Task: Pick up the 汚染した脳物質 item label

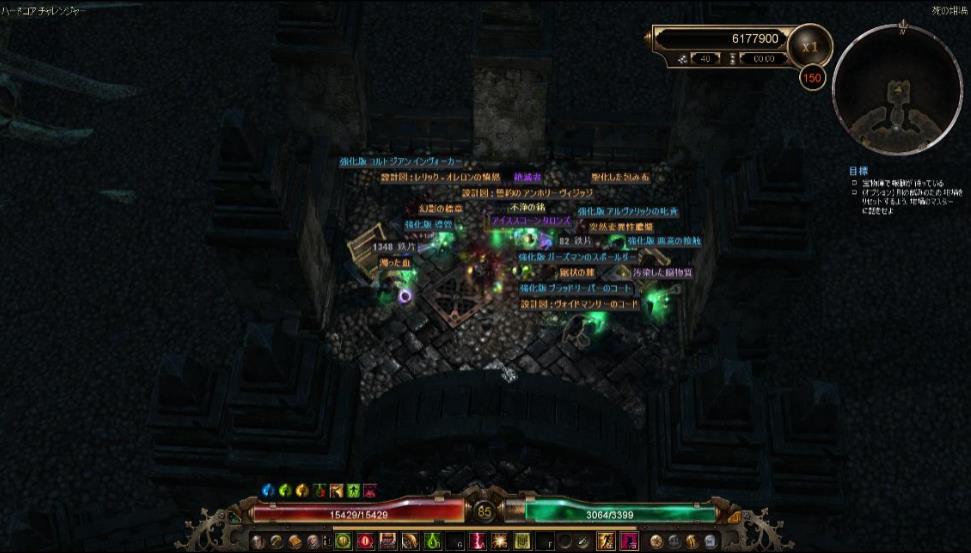Action: 662,272
